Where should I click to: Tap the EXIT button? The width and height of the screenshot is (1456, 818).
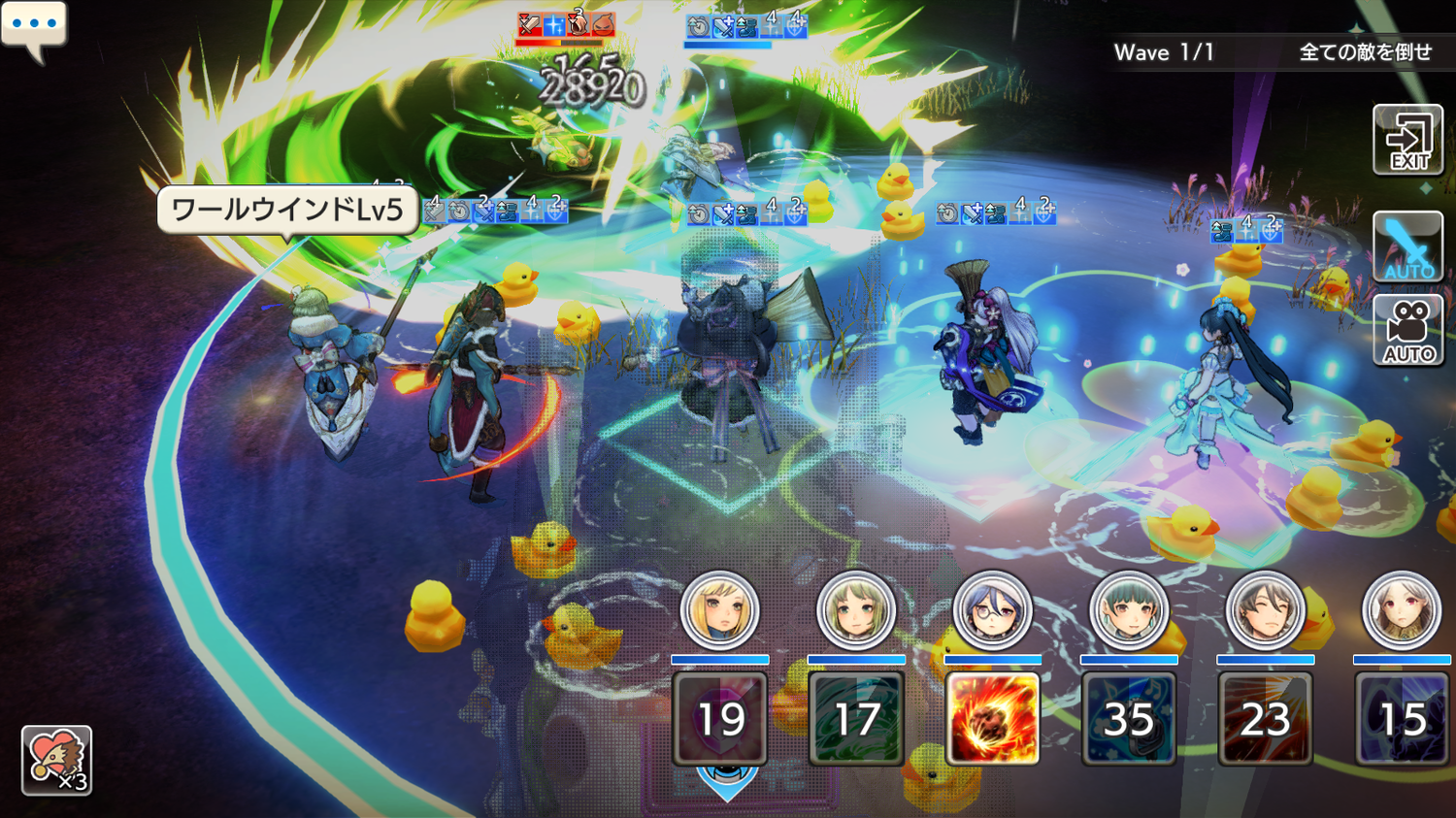coord(1407,141)
